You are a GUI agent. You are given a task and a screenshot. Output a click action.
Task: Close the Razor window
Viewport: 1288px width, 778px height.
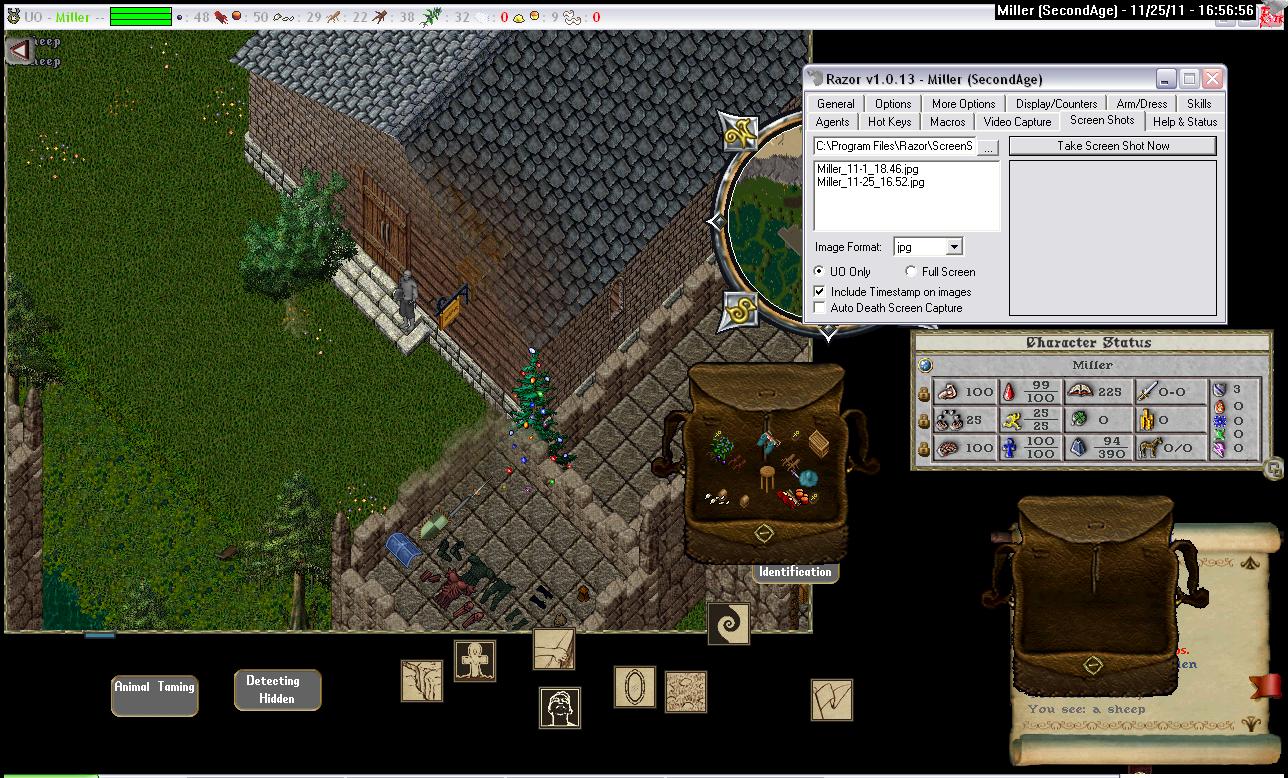1212,79
